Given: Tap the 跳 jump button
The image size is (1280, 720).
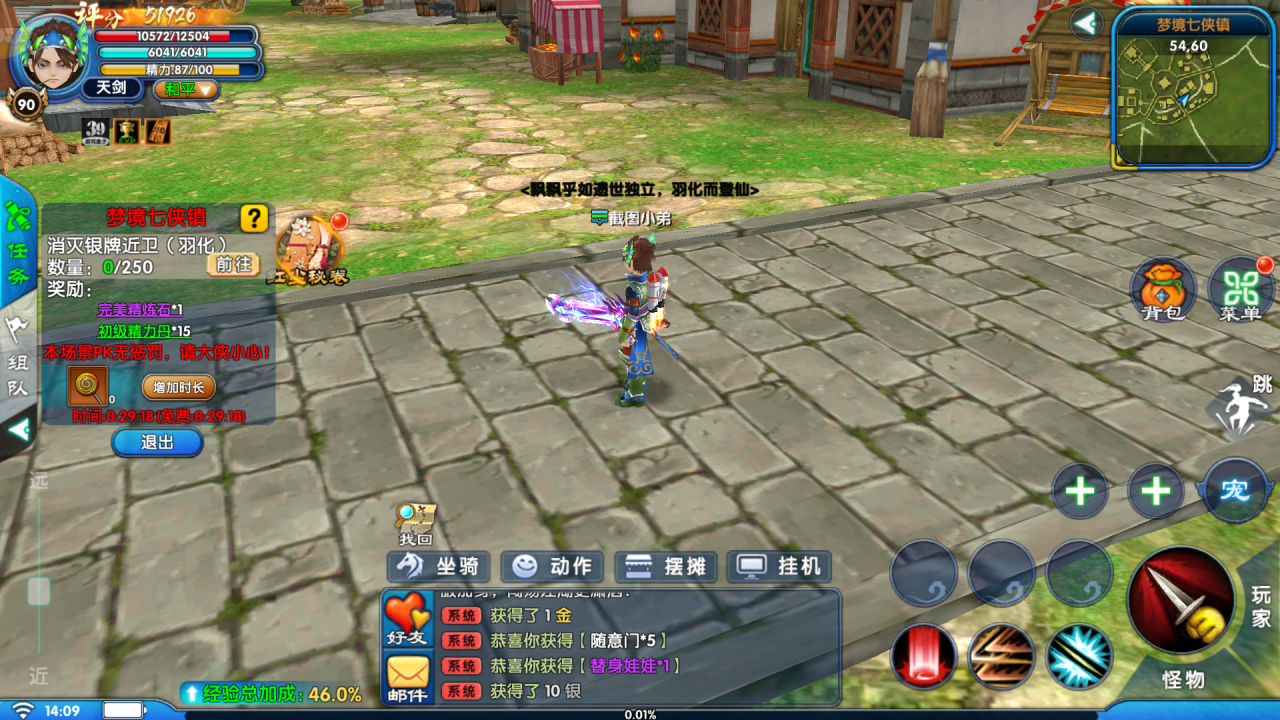Looking at the screenshot, I should click(x=1241, y=406).
